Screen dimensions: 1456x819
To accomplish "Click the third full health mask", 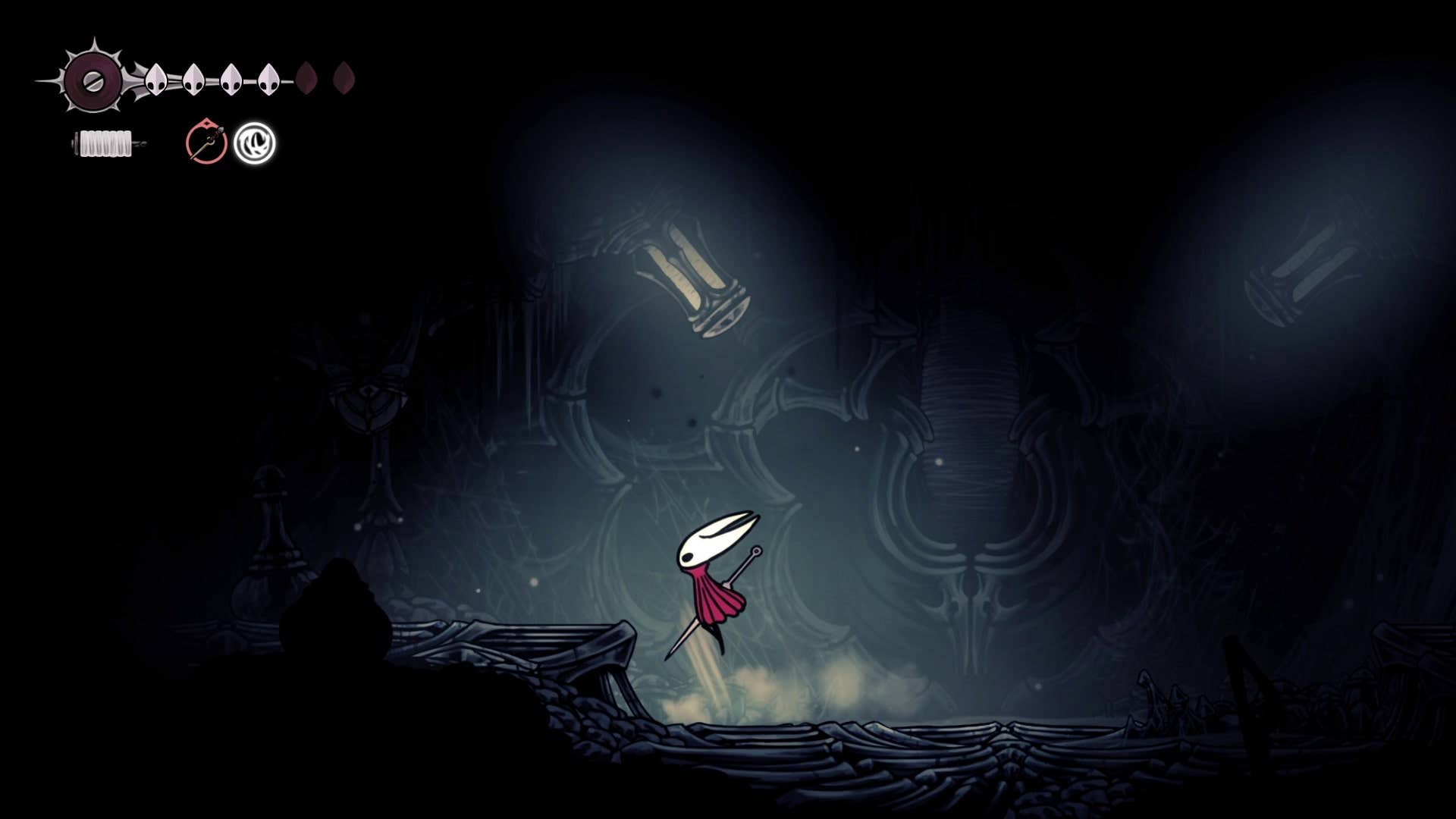I will [x=230, y=77].
